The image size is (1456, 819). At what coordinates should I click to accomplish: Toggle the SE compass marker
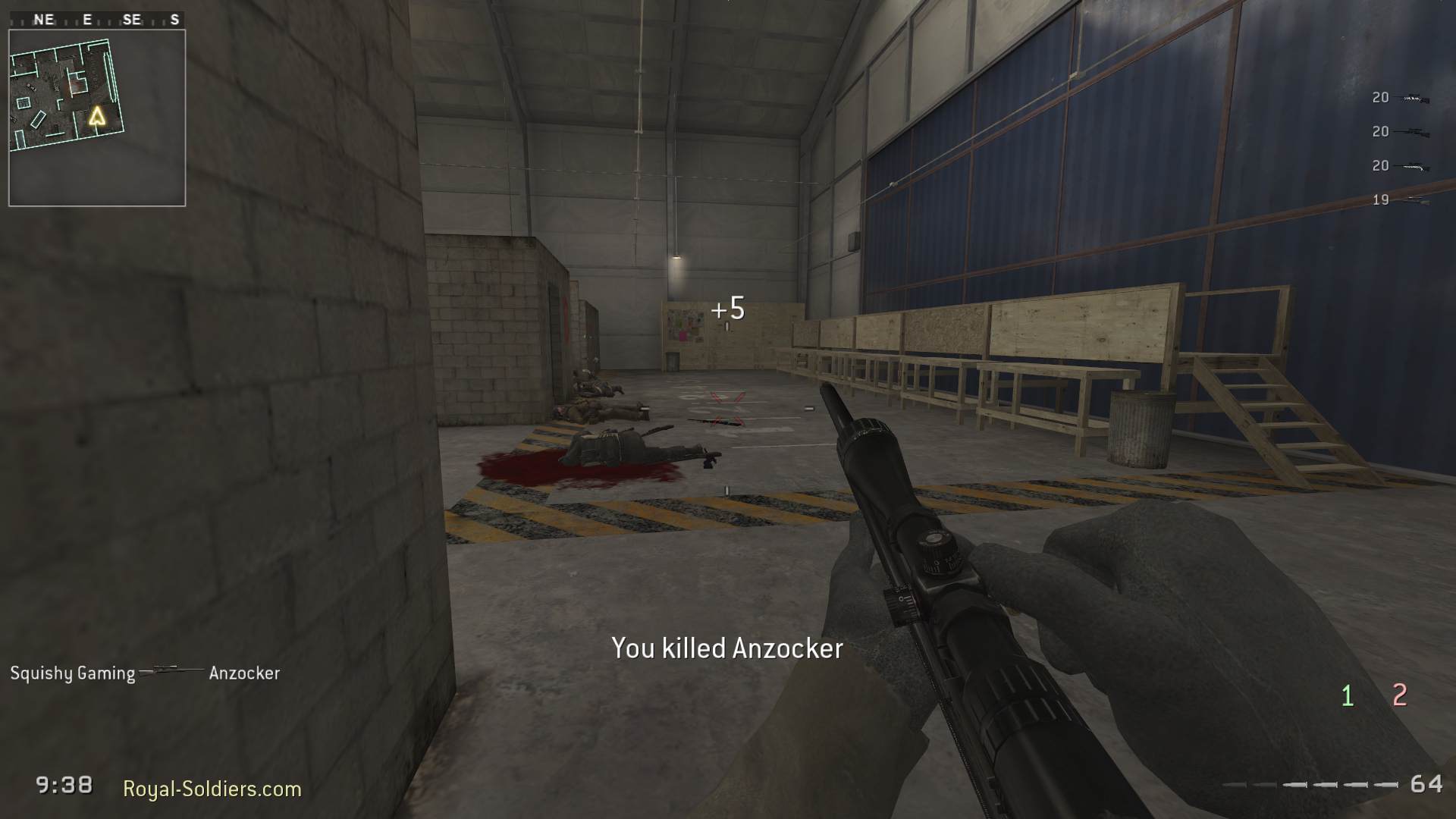[133, 18]
